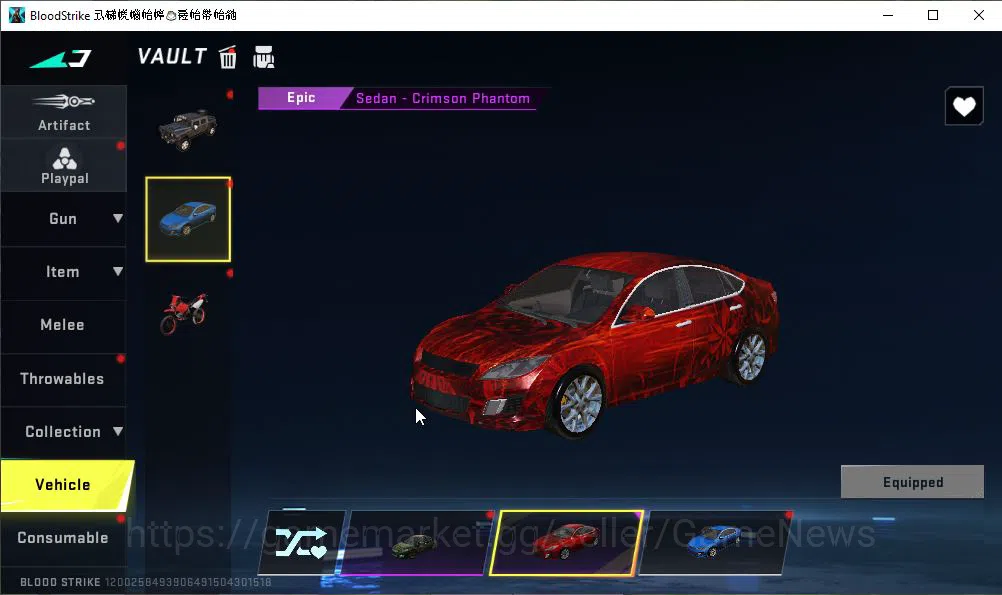
Task: Go to the Throwables category
Action: [x=62, y=379]
